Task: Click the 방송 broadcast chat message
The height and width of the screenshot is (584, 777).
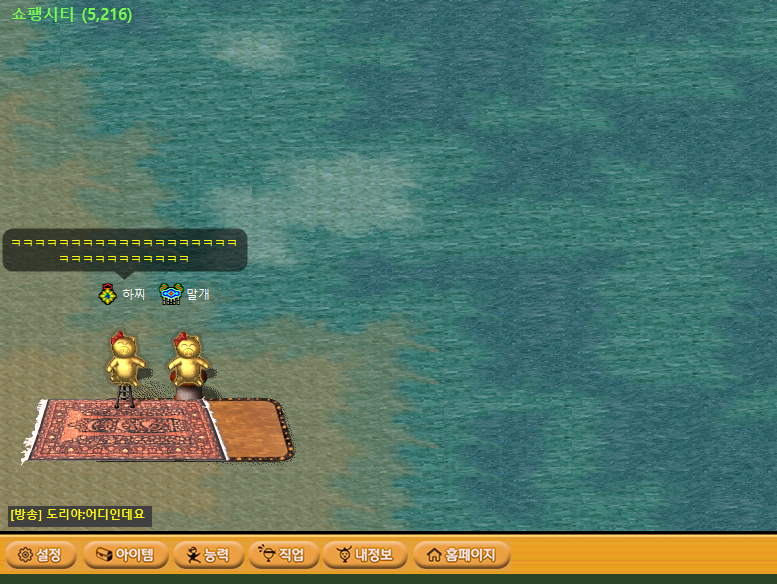Action: pos(80,515)
